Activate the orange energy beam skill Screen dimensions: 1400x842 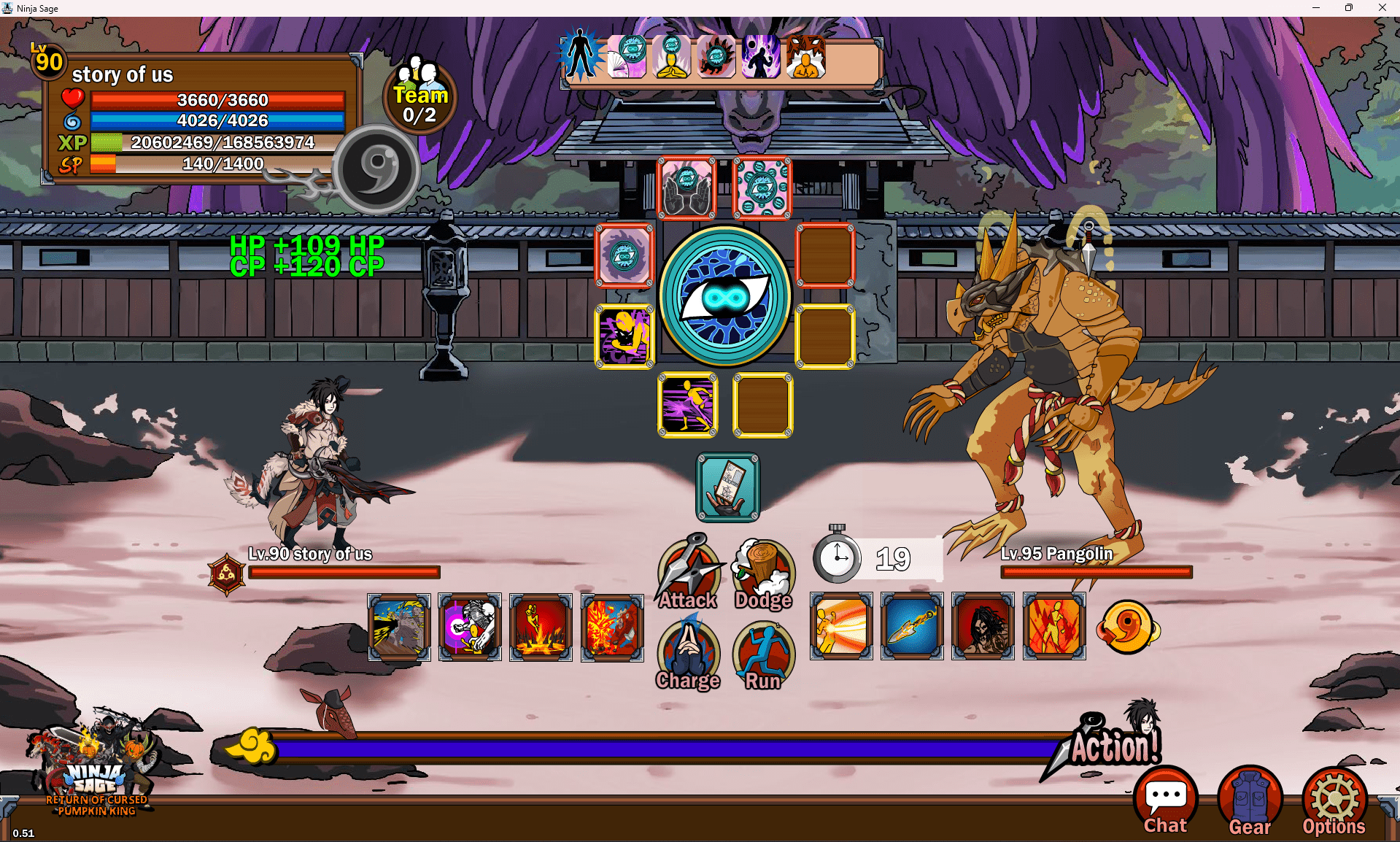tap(840, 627)
